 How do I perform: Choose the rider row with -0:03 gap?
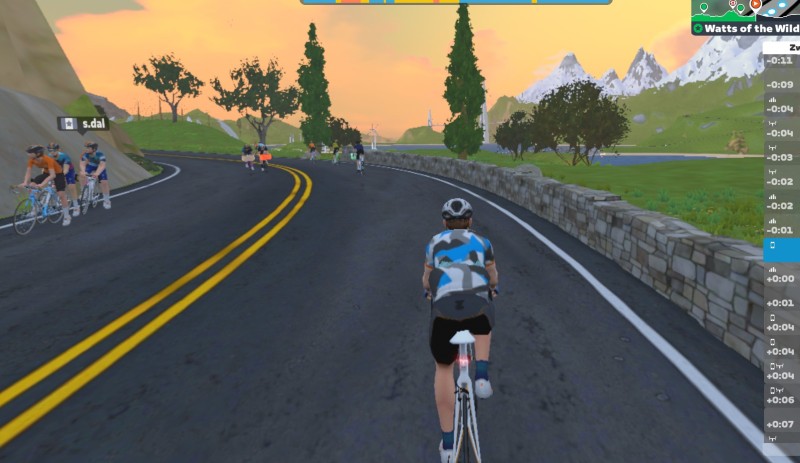coord(781,157)
